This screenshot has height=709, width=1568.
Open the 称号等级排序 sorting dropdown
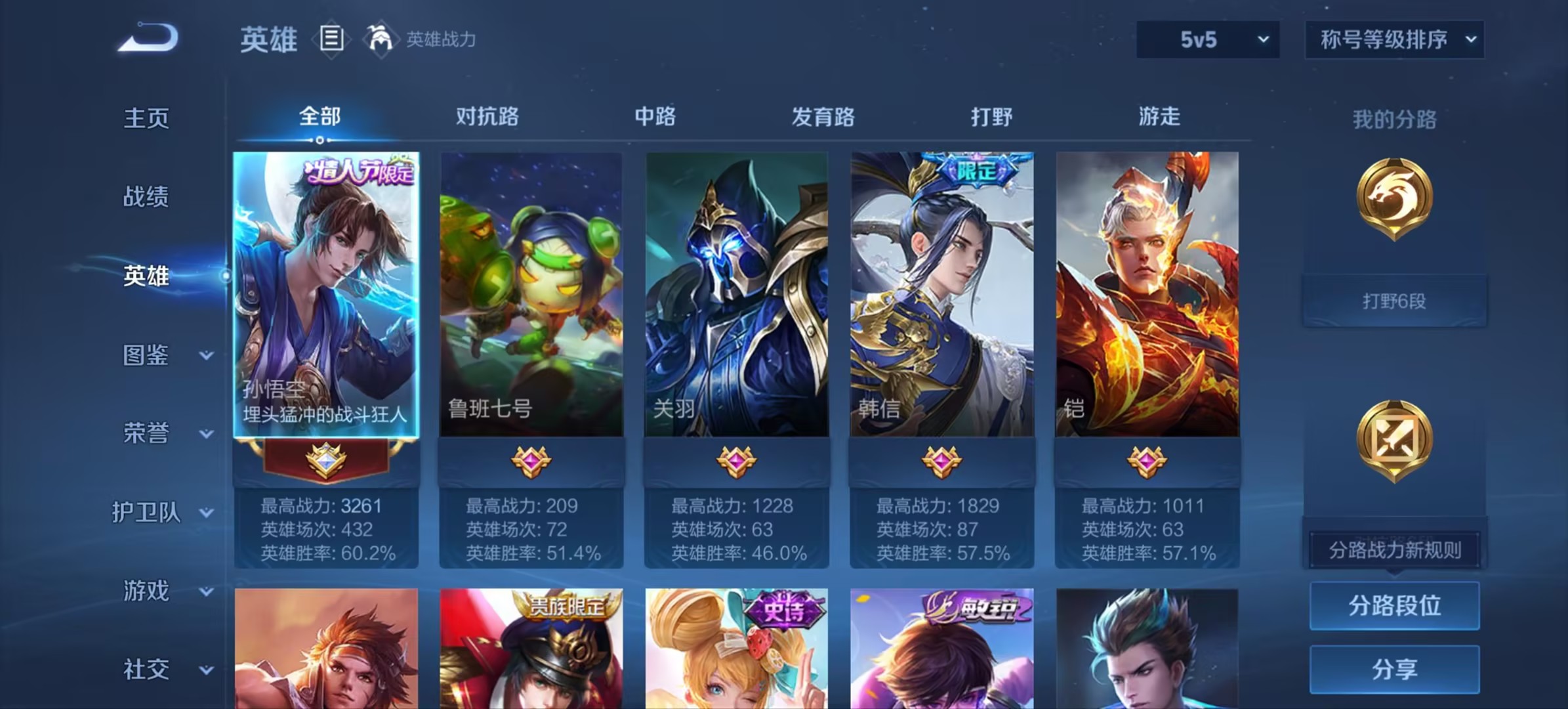[1395, 39]
